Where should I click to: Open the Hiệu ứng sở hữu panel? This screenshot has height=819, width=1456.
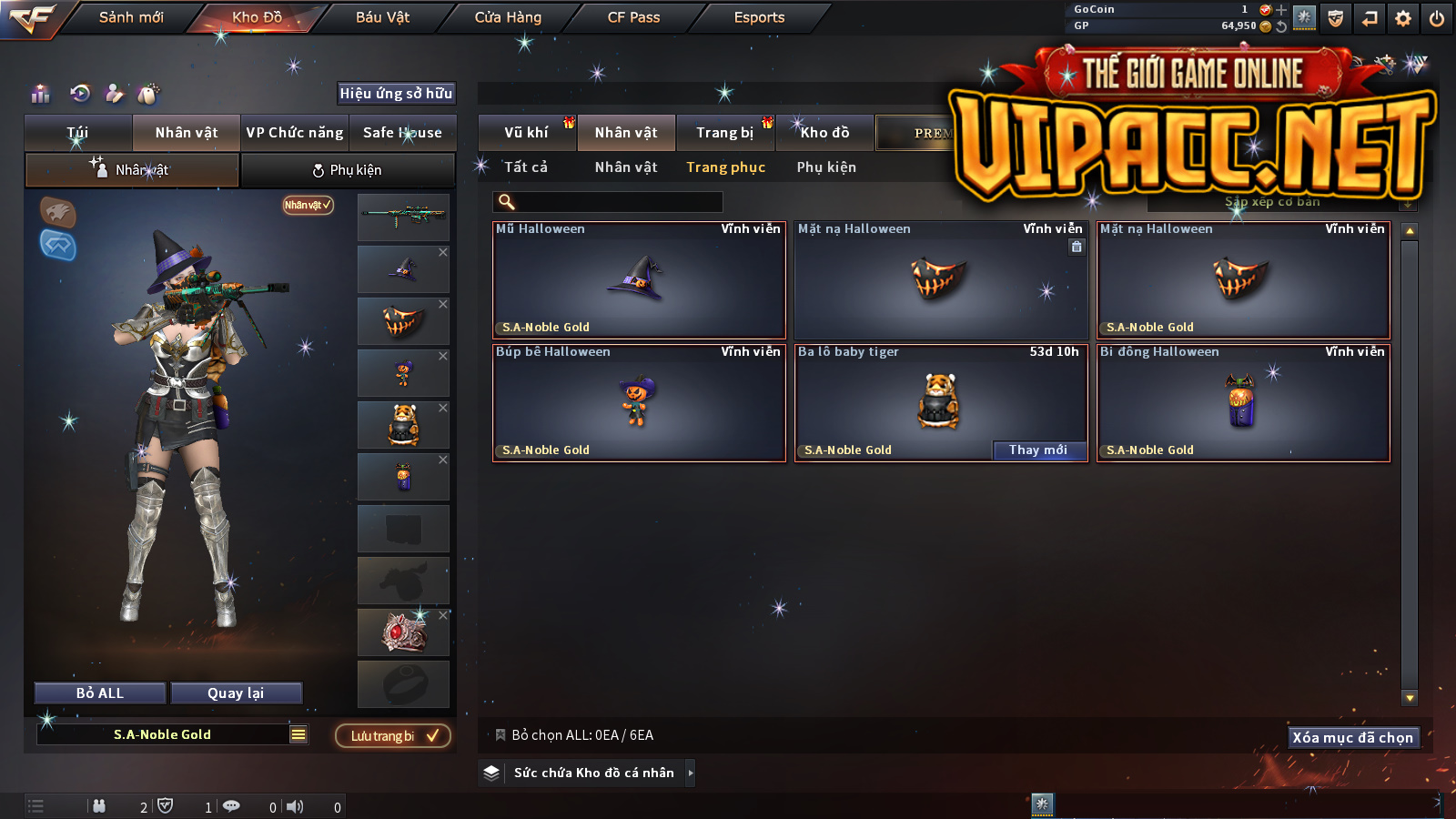396,93
